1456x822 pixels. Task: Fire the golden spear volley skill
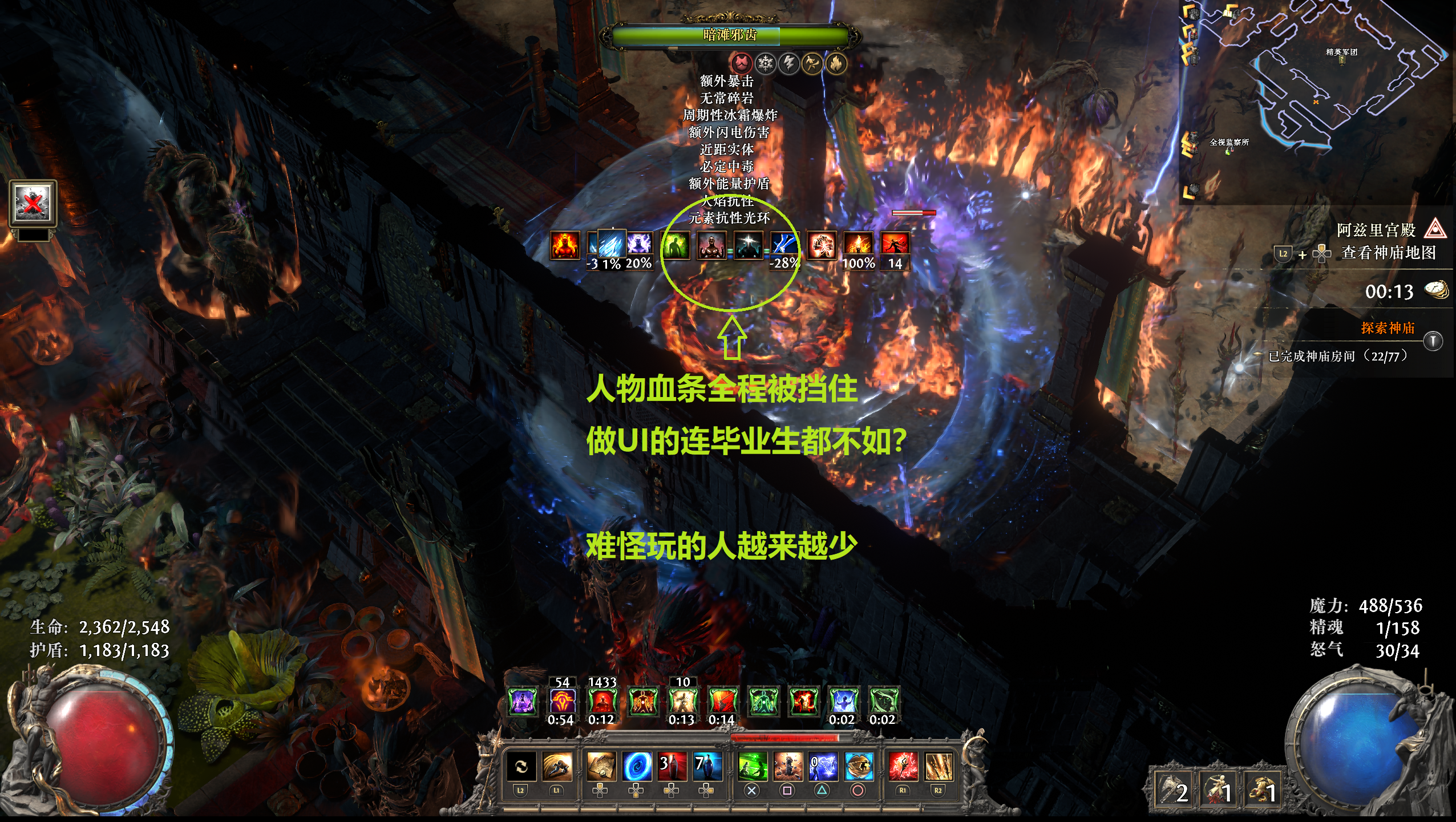pos(938,766)
